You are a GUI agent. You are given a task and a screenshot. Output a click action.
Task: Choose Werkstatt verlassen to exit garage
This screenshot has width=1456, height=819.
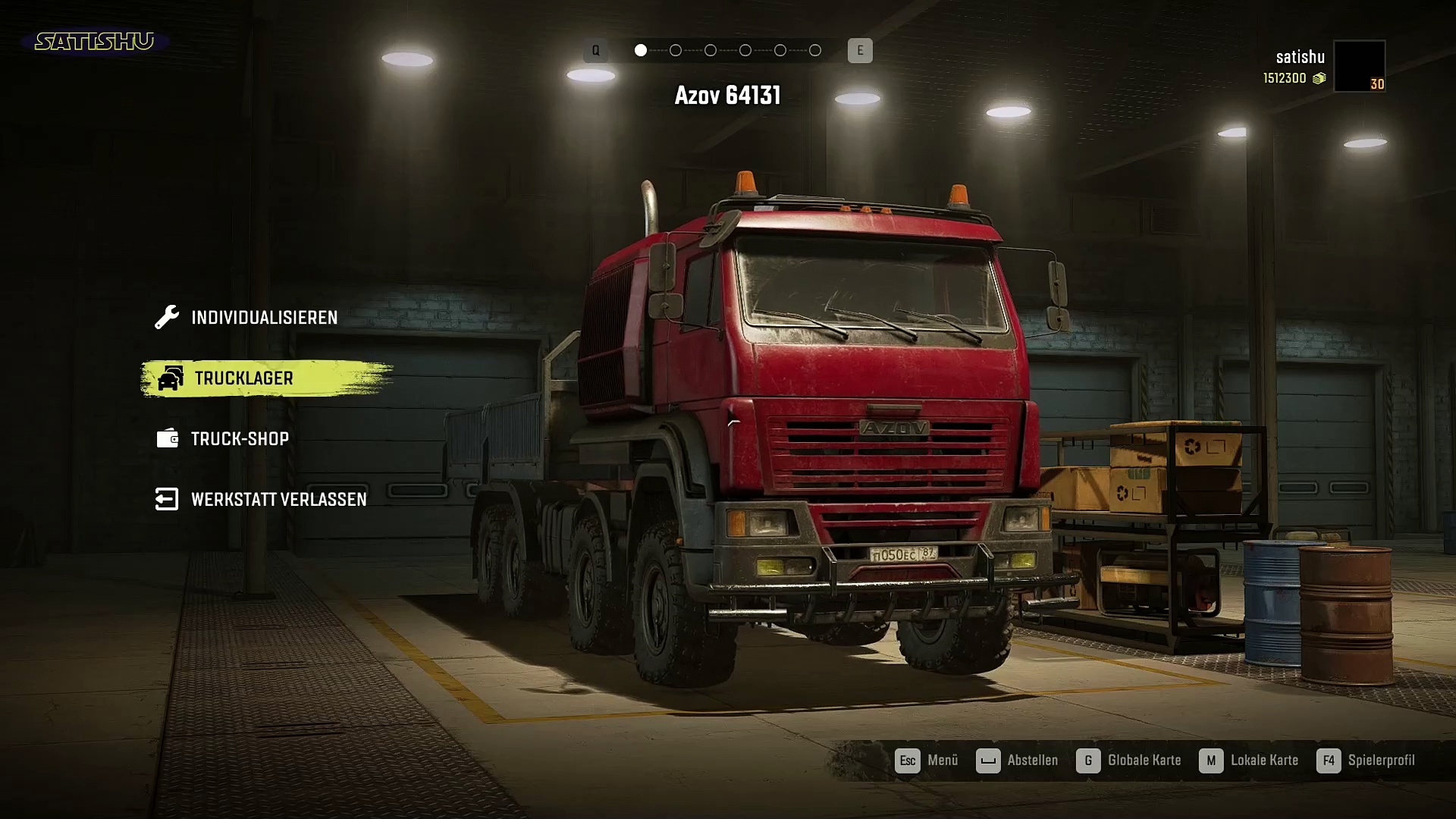coord(278,500)
